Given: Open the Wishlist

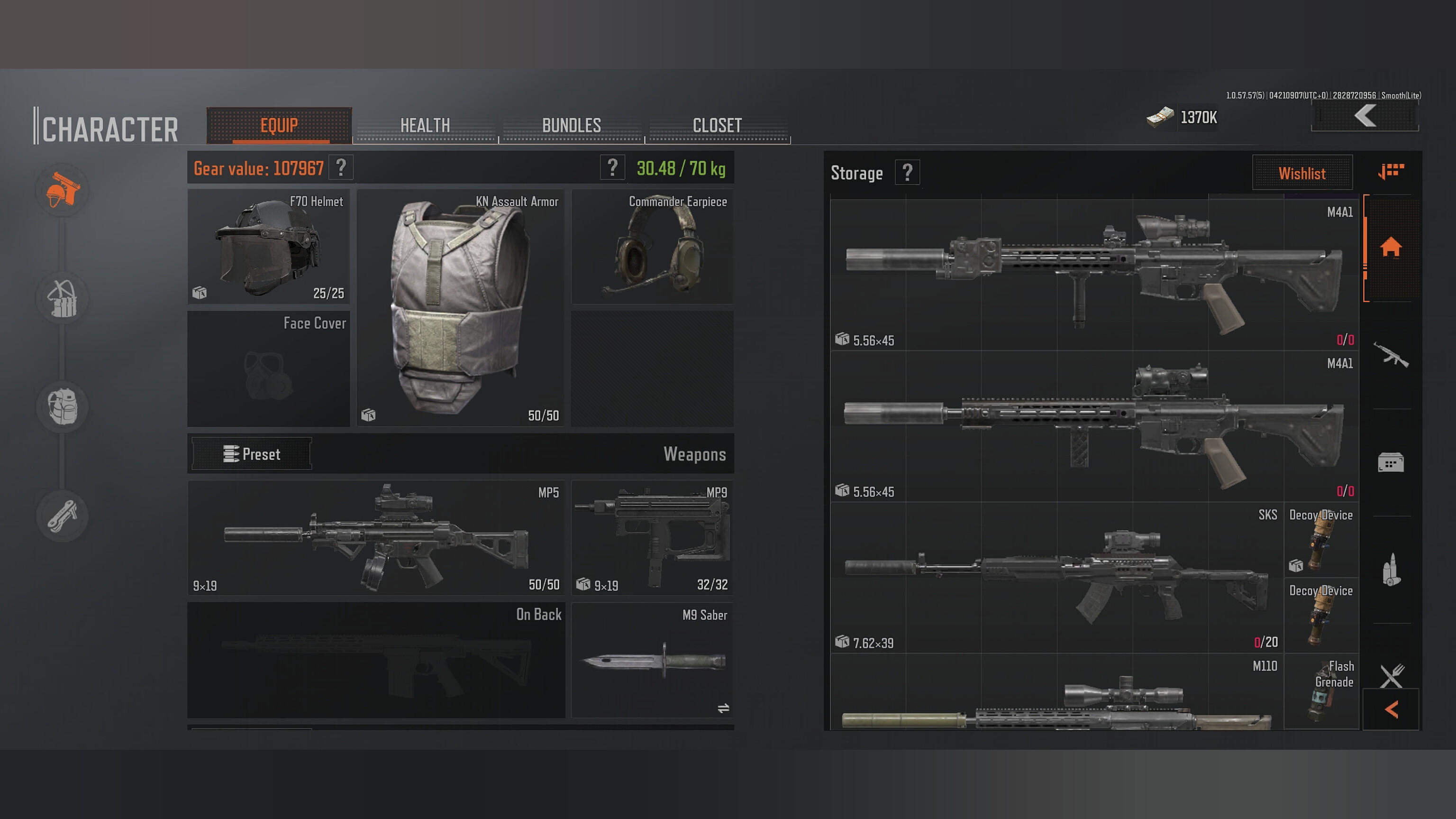Looking at the screenshot, I should 1301,173.
